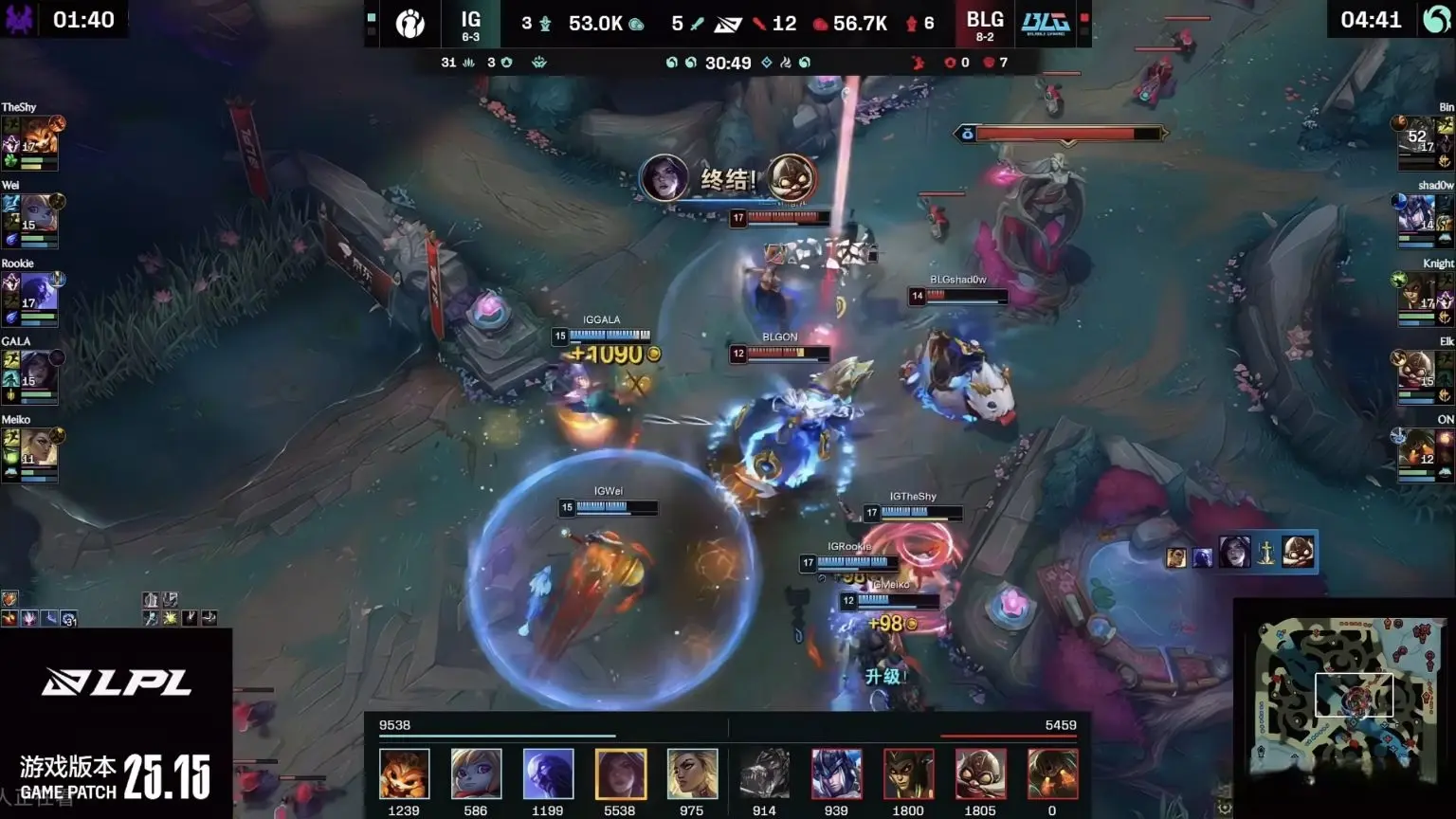Select Elk's champion portrait in the sidebar
The width and height of the screenshot is (1456, 819).
pos(1418,371)
